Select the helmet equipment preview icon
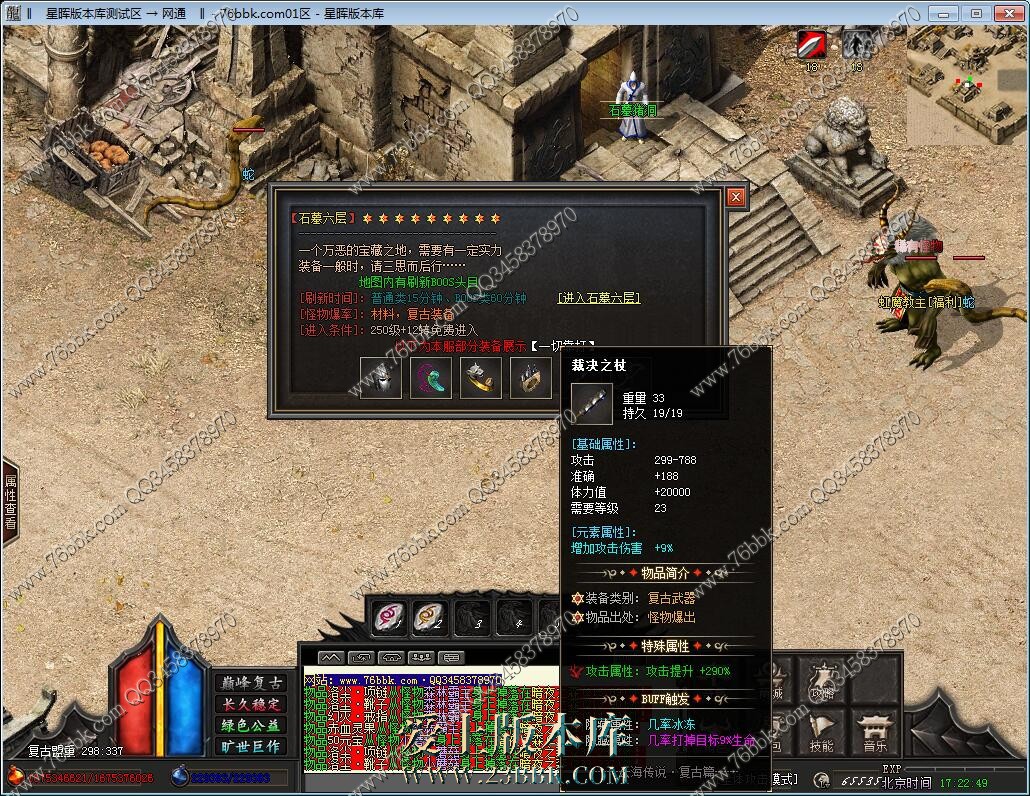 [x=381, y=378]
